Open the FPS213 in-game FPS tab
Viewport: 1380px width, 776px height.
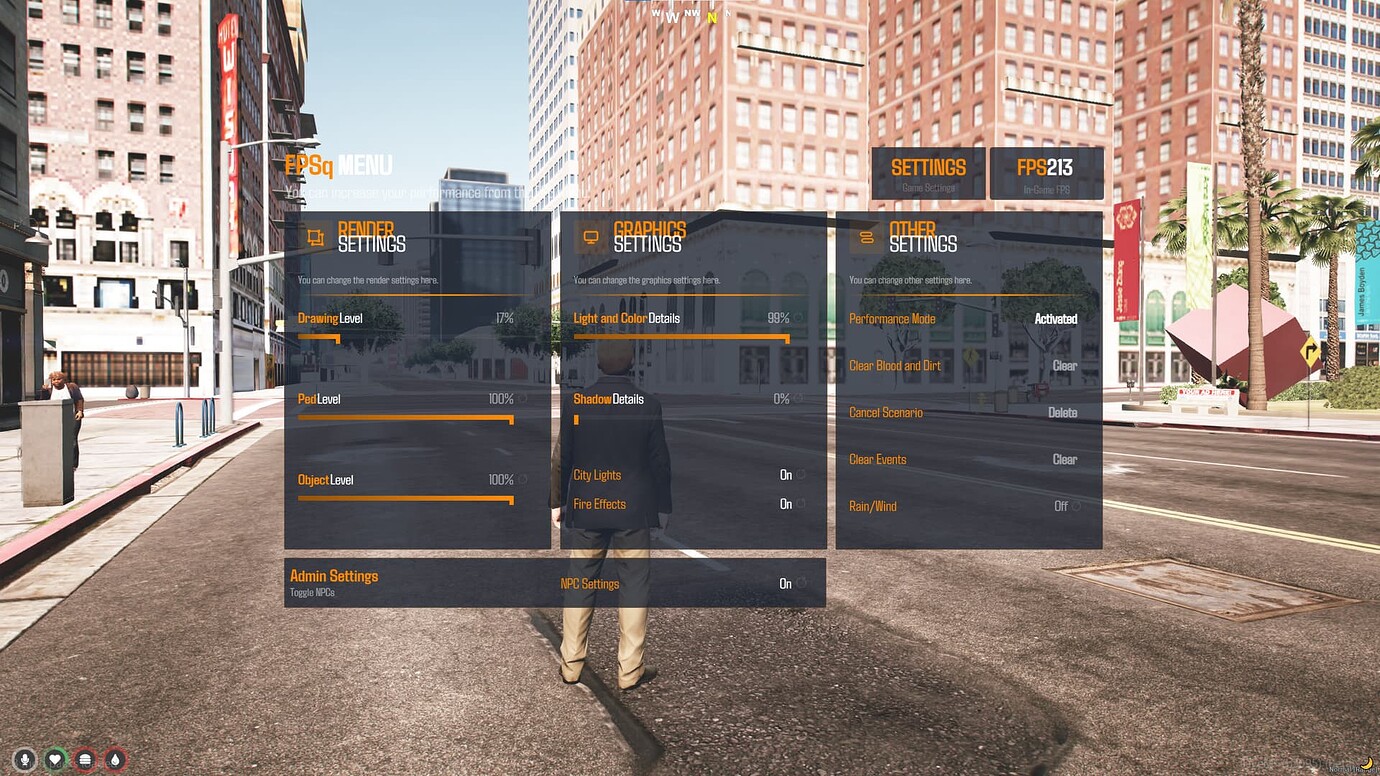tap(1045, 172)
